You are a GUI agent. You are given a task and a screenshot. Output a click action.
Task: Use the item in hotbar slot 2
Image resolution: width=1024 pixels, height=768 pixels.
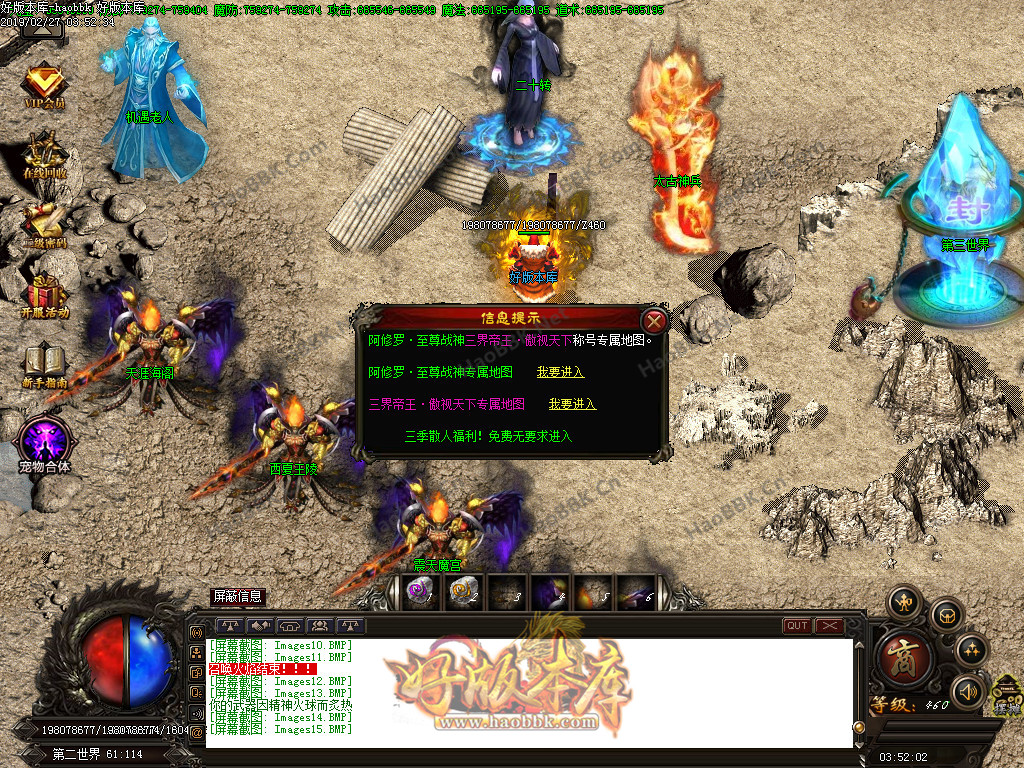pyautogui.click(x=462, y=591)
